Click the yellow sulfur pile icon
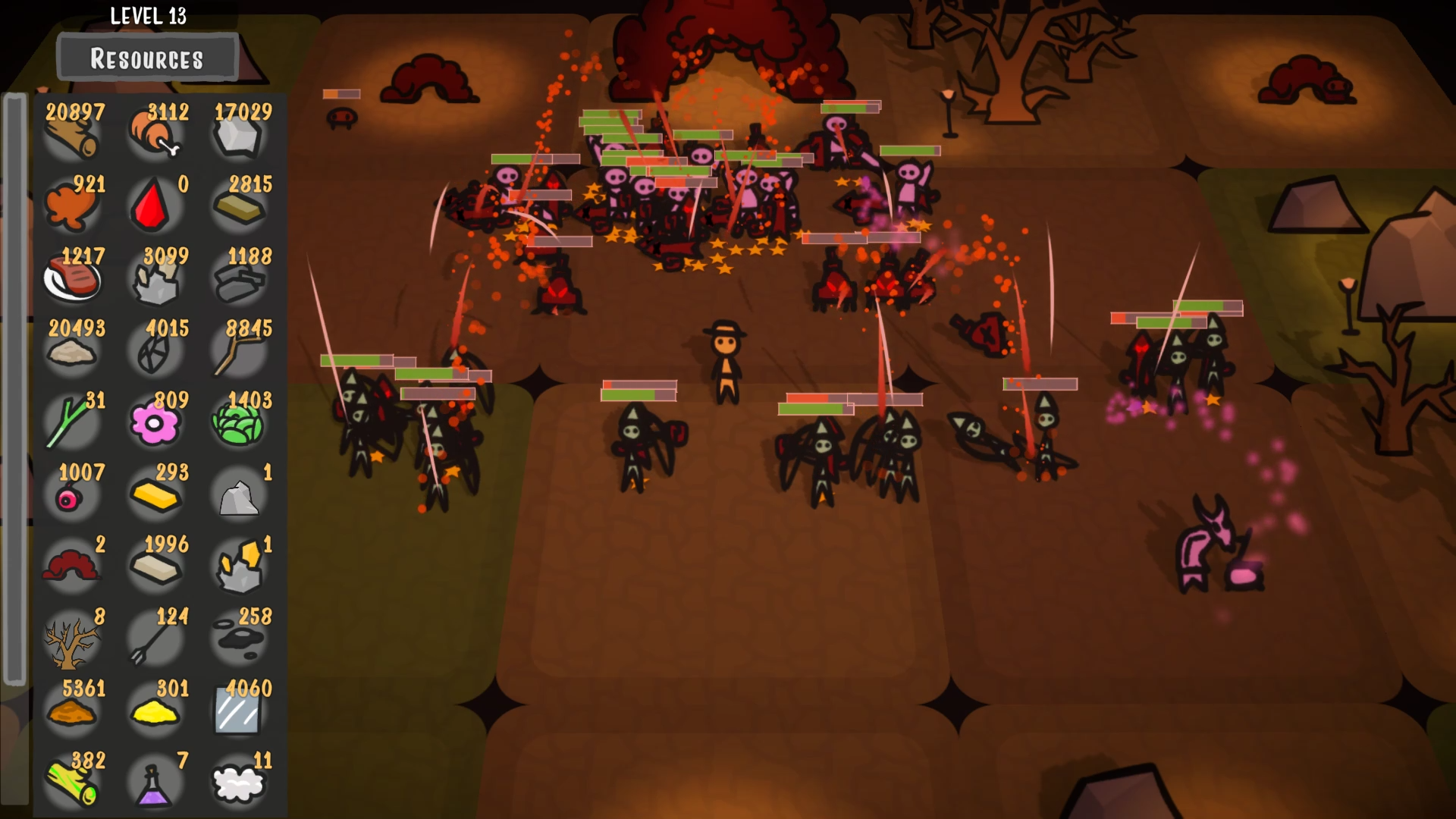1456x819 pixels. [x=155, y=713]
